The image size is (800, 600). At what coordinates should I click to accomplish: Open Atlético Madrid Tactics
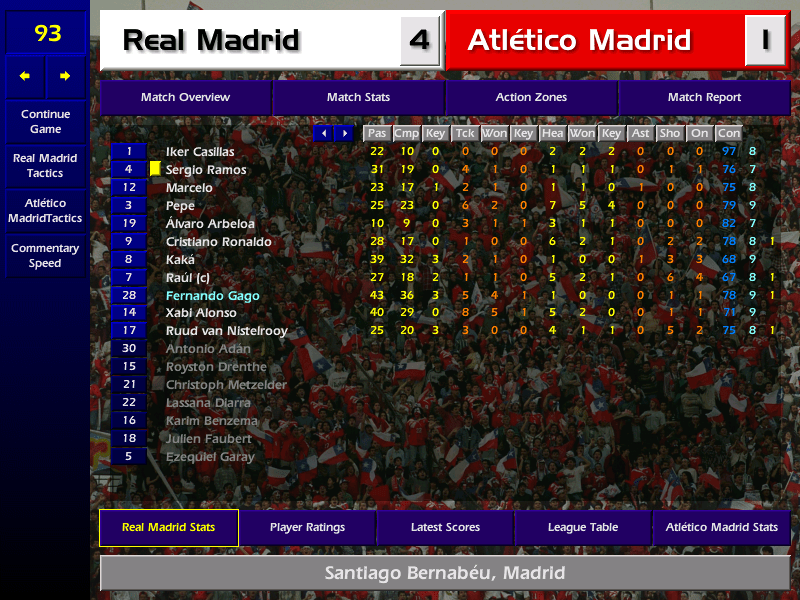point(45,210)
